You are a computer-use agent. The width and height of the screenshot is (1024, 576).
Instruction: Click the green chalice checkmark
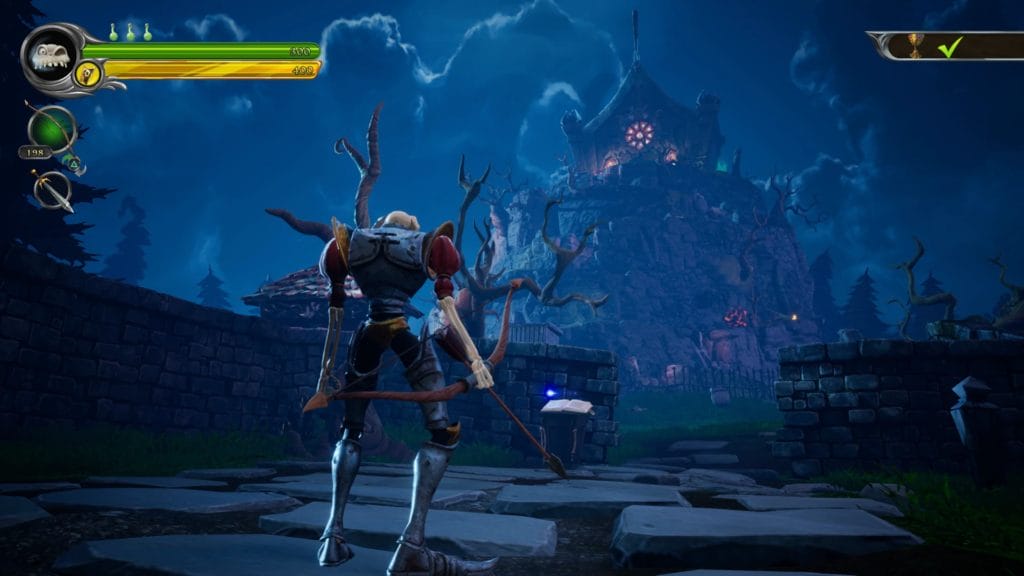point(950,46)
